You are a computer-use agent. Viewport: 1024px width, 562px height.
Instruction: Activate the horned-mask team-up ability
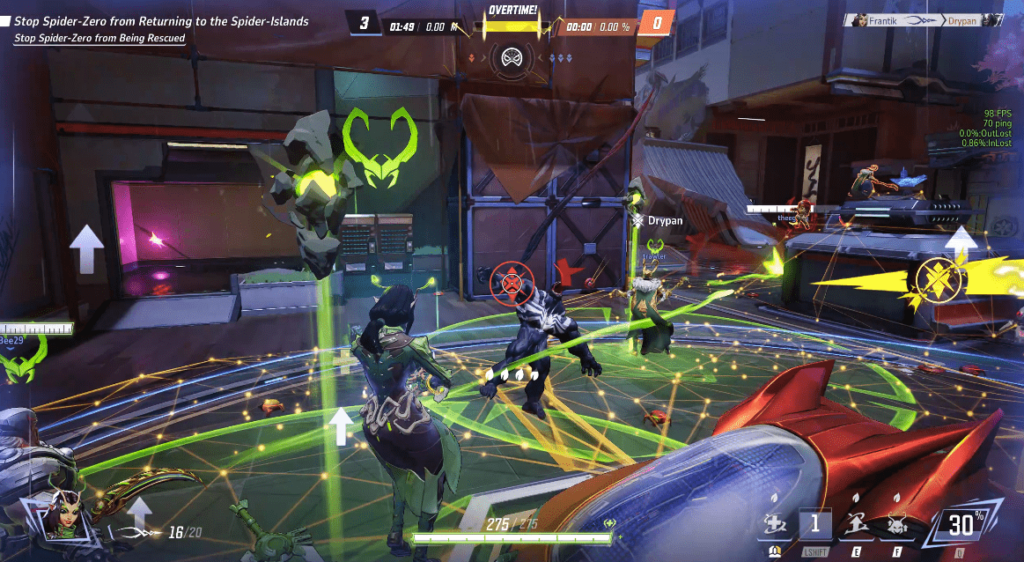pyautogui.click(x=896, y=523)
